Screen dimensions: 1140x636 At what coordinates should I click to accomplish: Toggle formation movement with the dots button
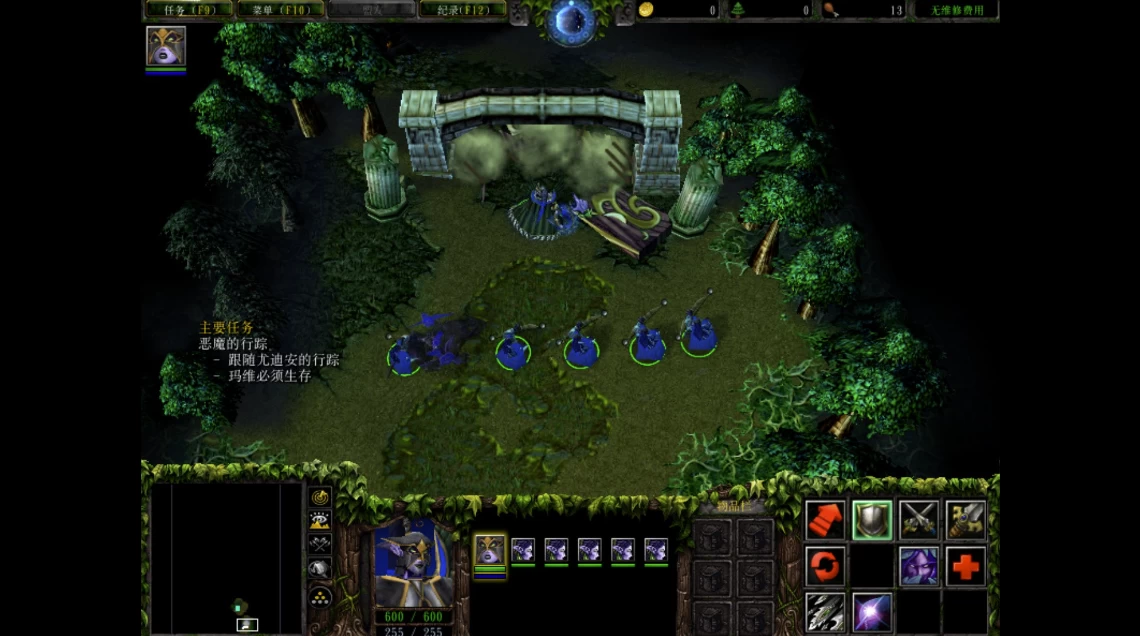click(x=320, y=596)
